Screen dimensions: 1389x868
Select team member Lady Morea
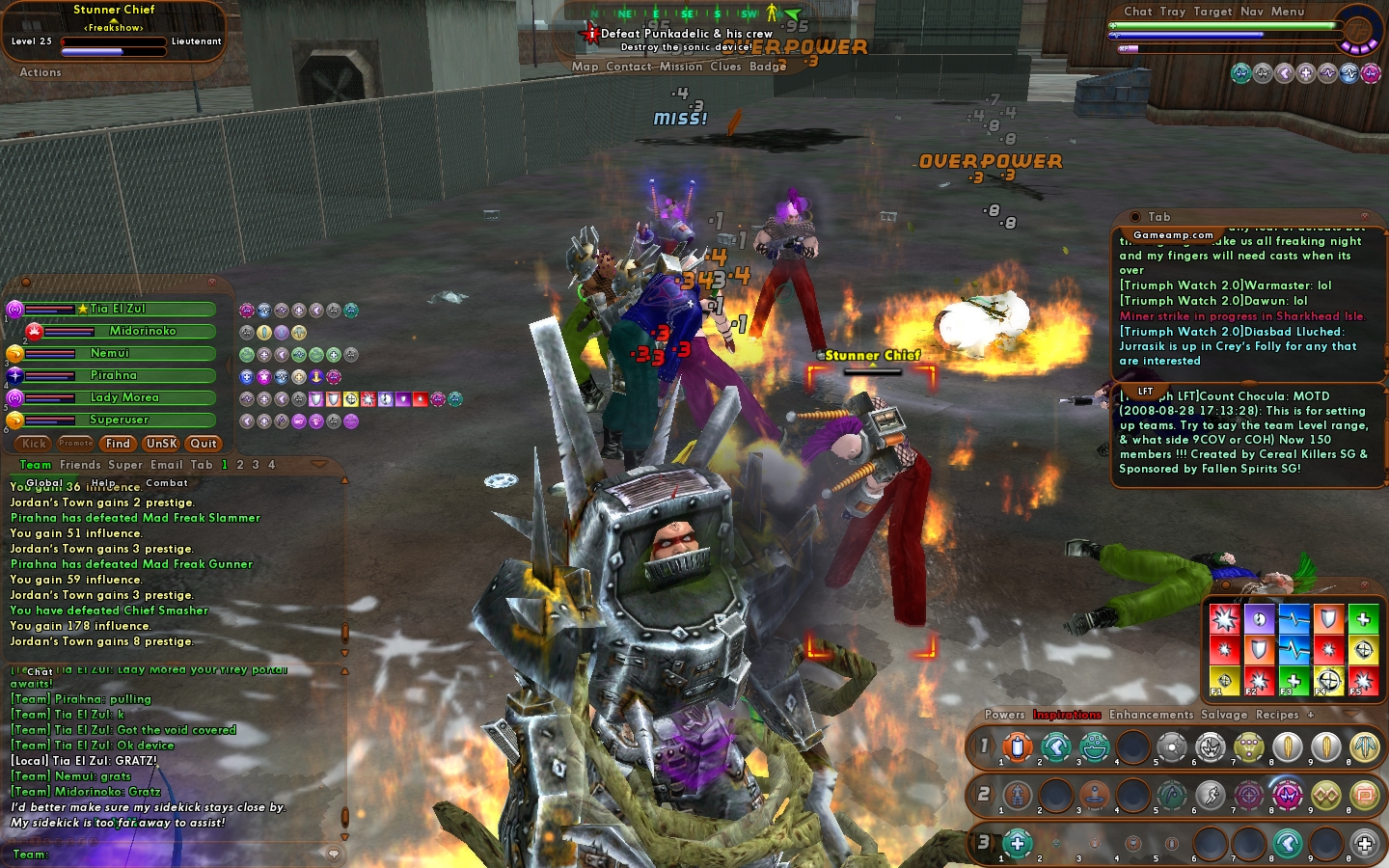pos(124,397)
